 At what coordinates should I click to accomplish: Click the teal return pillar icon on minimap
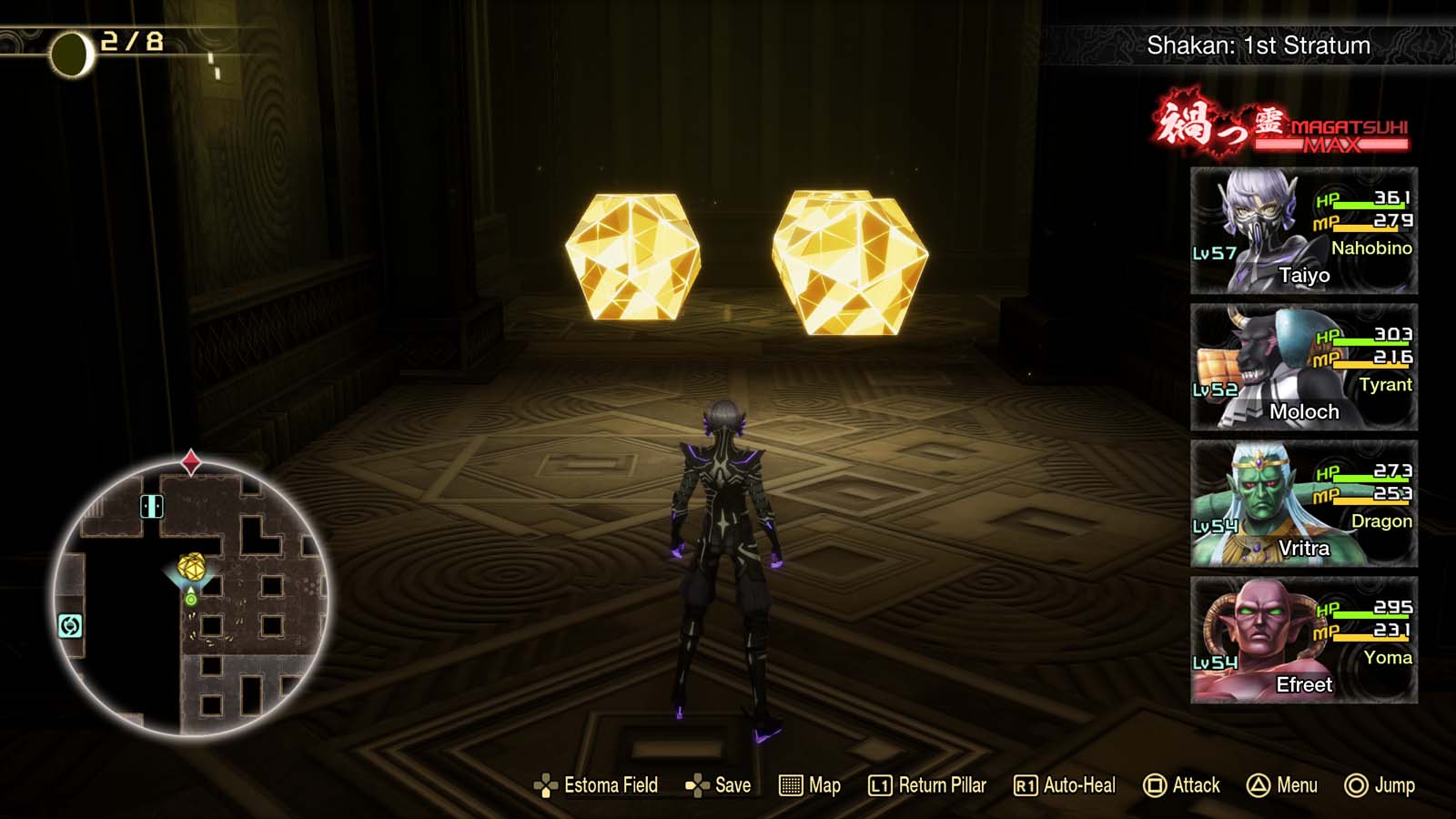click(x=70, y=626)
